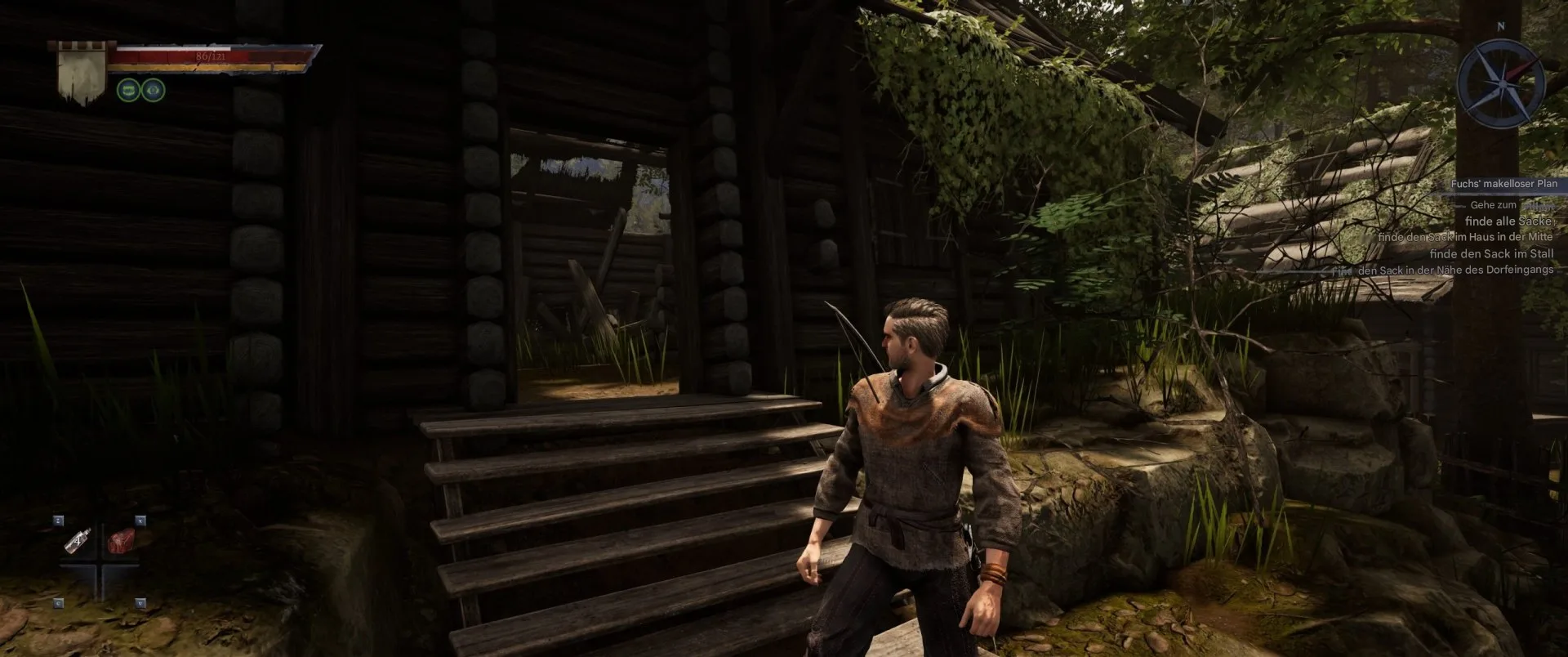Image resolution: width=1568 pixels, height=657 pixels.
Task: Select objective about the sack in the middle house
Action: [1464, 237]
